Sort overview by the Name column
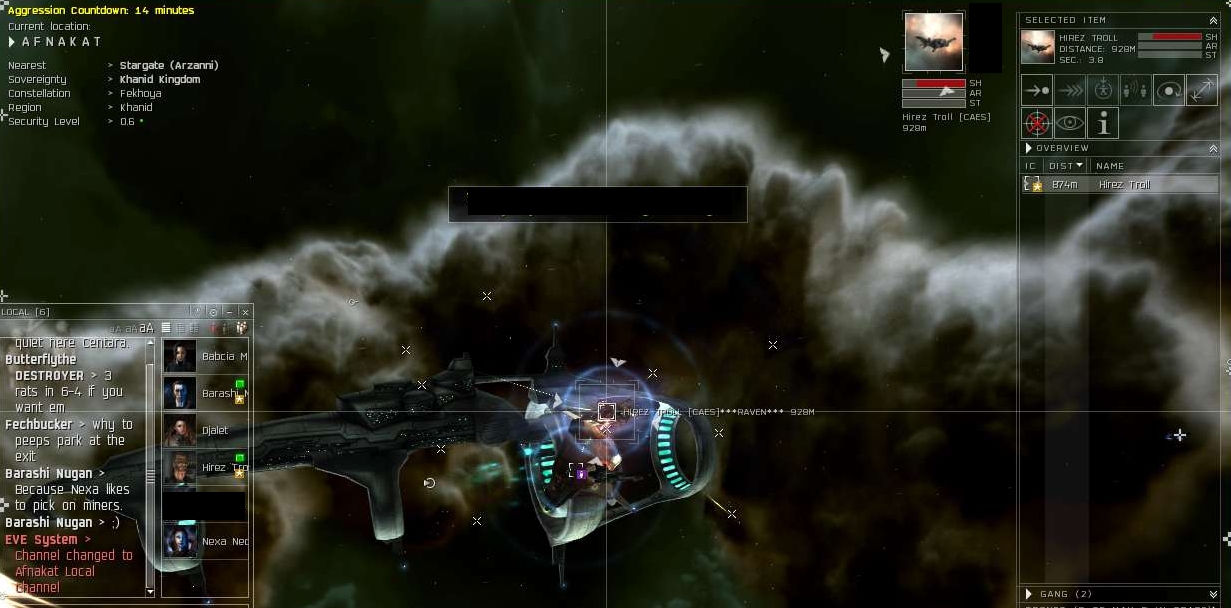The height and width of the screenshot is (608, 1231). [1110, 166]
